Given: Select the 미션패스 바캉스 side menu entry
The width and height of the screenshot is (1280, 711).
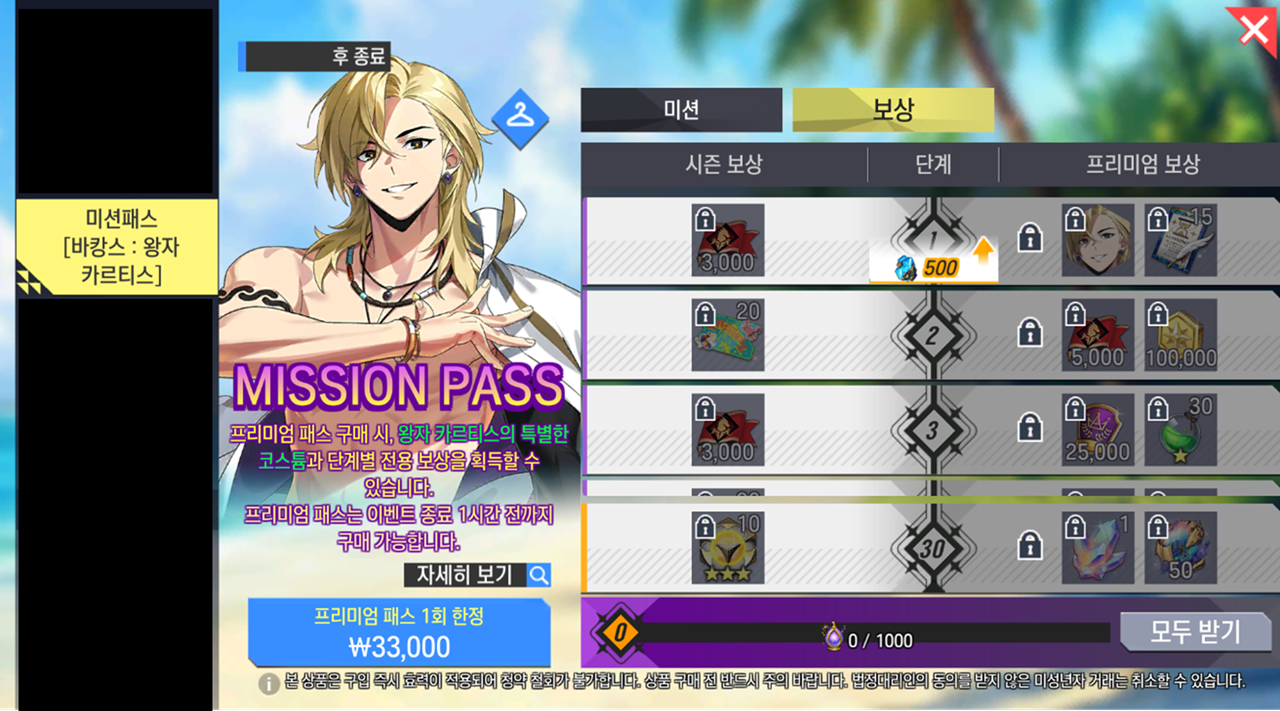Looking at the screenshot, I should point(117,246).
